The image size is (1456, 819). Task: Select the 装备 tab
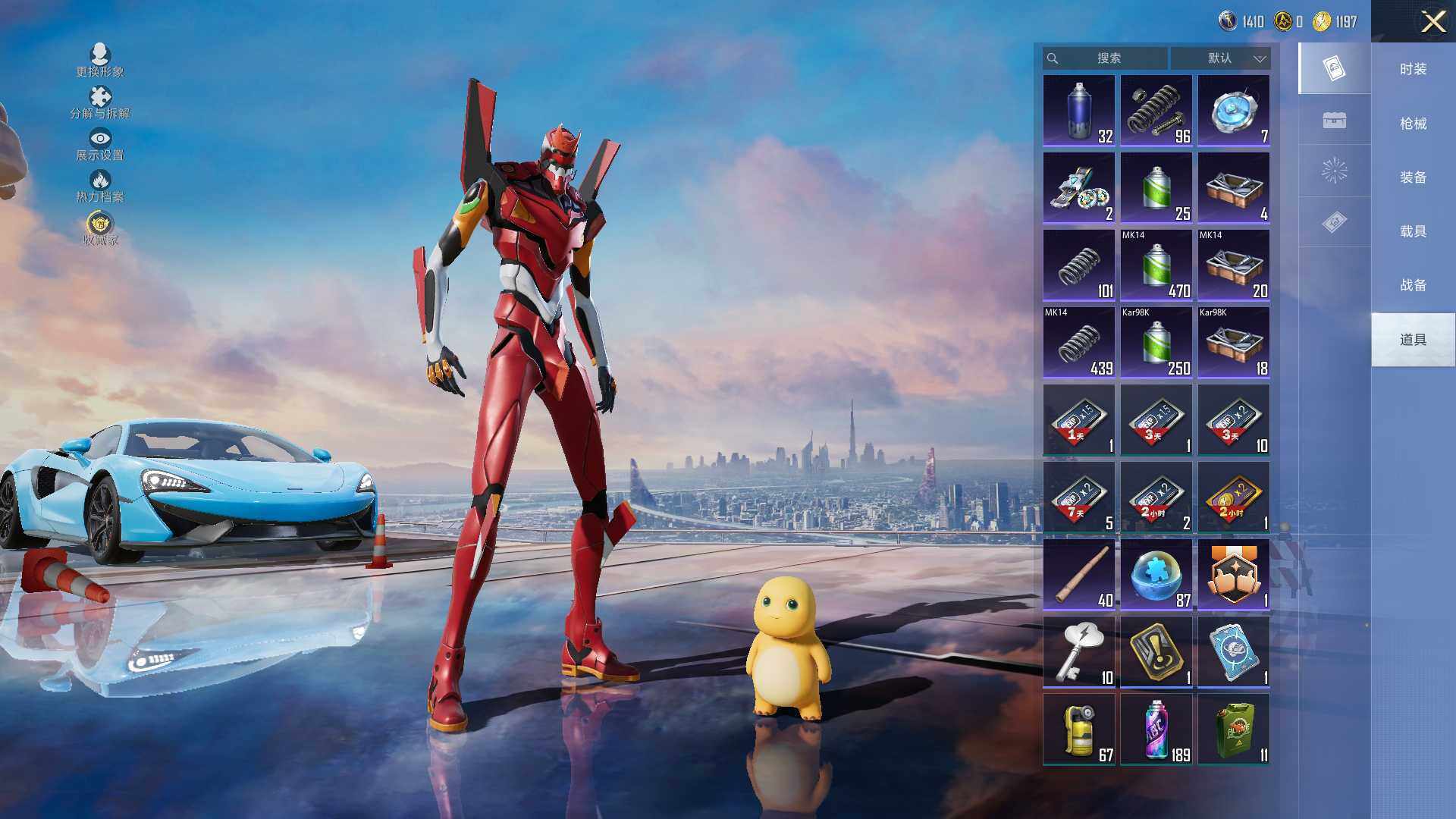point(1413,177)
